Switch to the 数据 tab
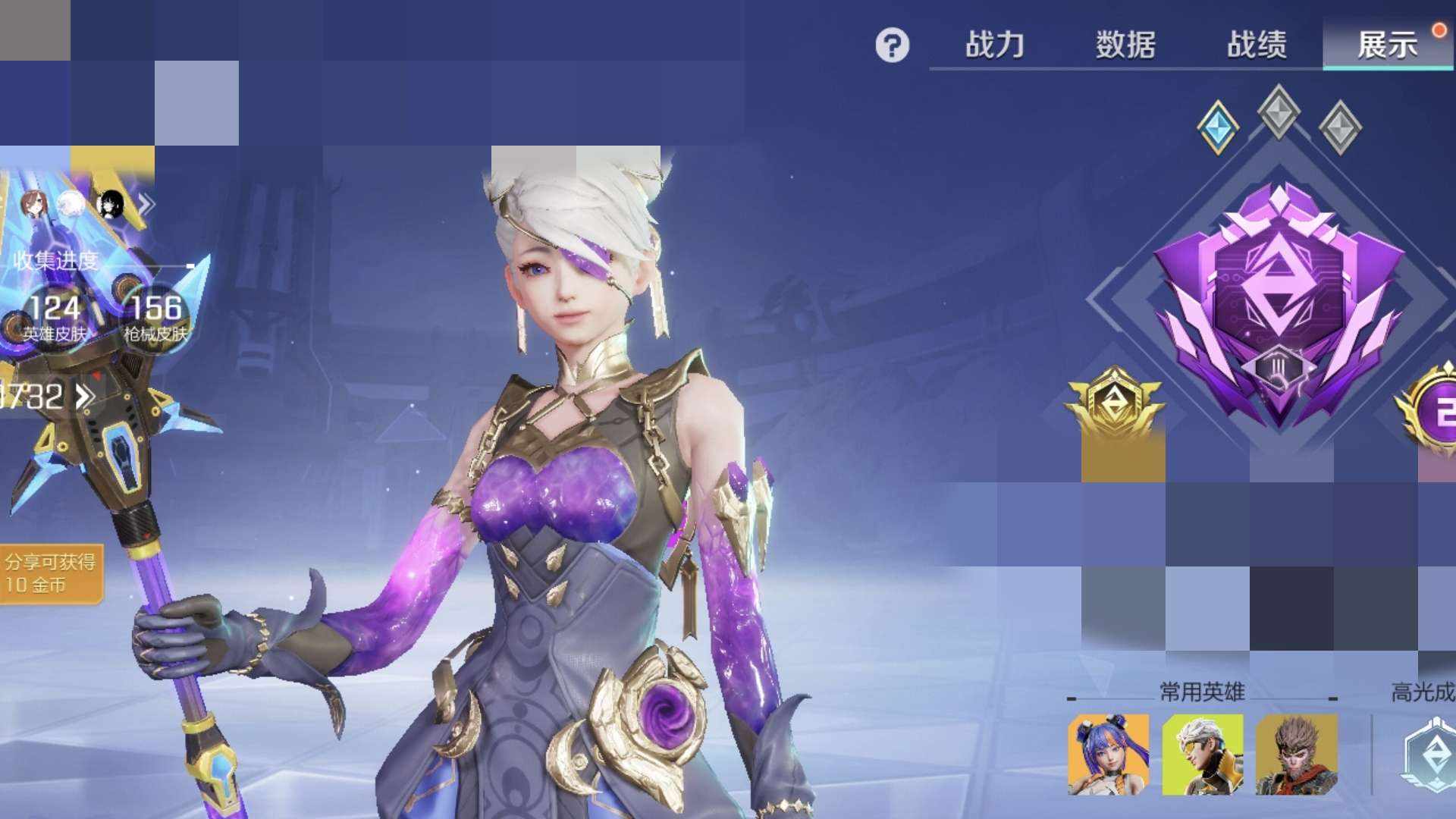Image resolution: width=1456 pixels, height=819 pixels. [x=1125, y=45]
